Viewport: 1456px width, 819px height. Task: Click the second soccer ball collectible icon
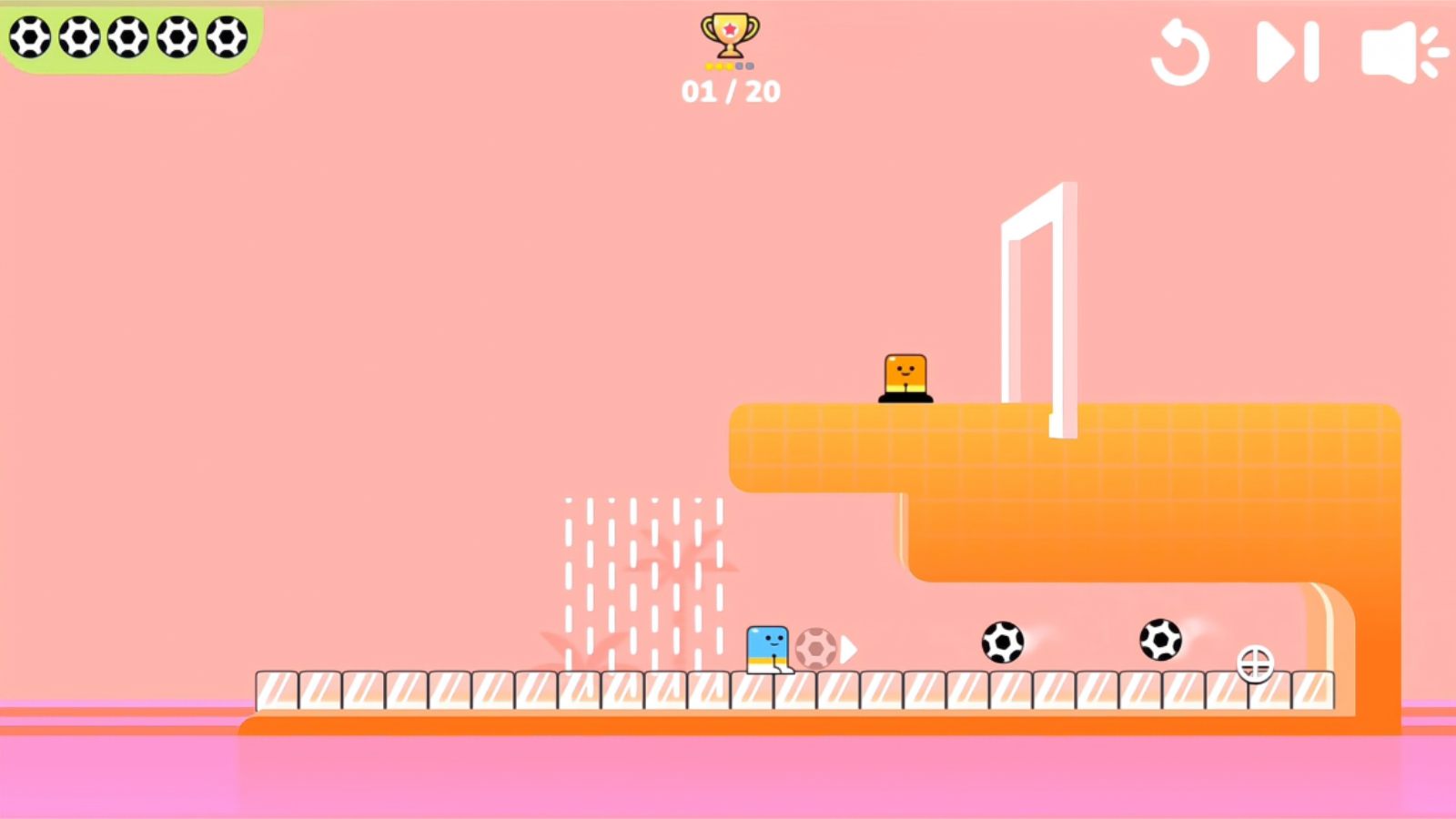pos(82,38)
